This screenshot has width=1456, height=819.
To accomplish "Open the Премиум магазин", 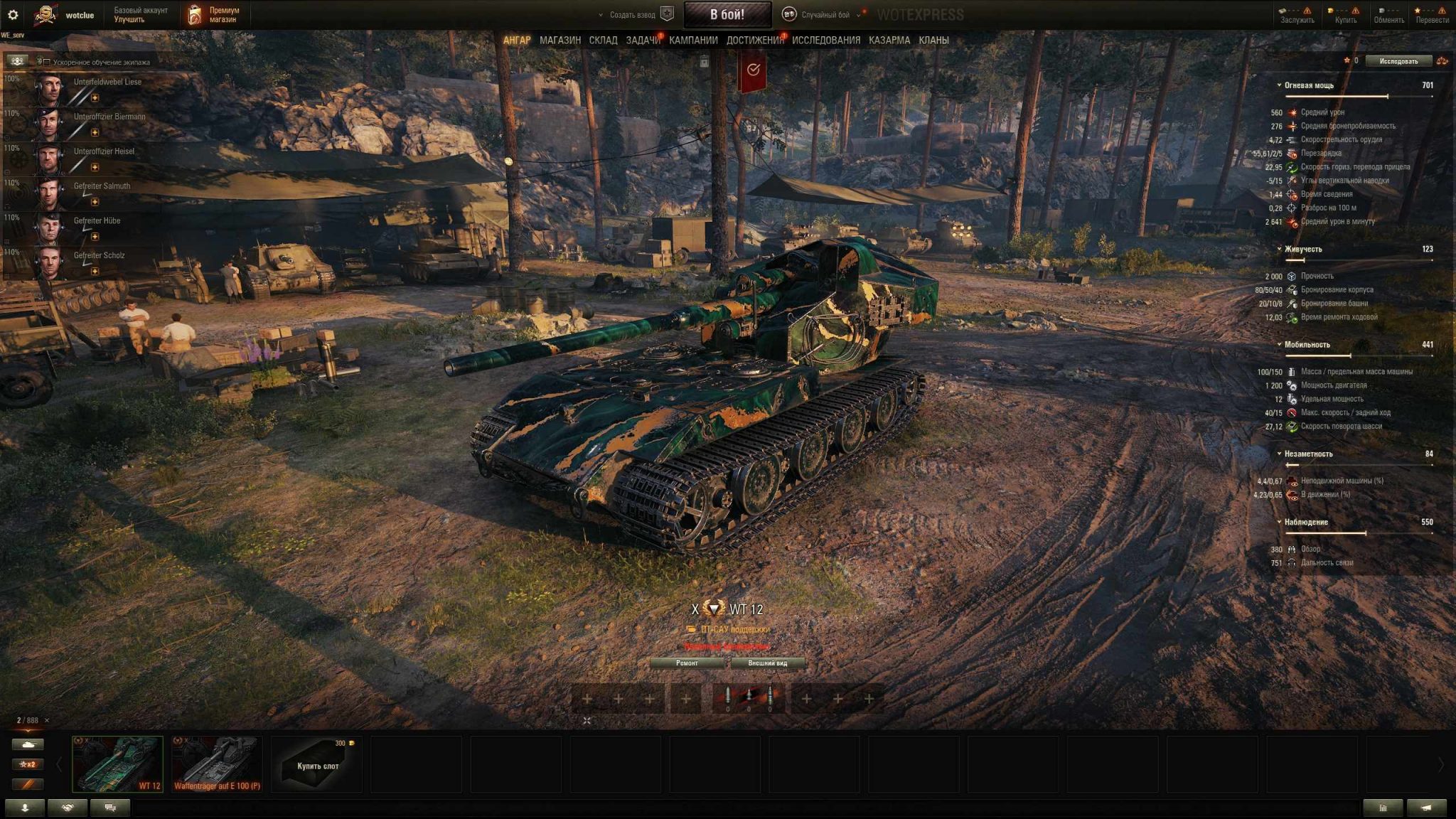I will (214, 15).
